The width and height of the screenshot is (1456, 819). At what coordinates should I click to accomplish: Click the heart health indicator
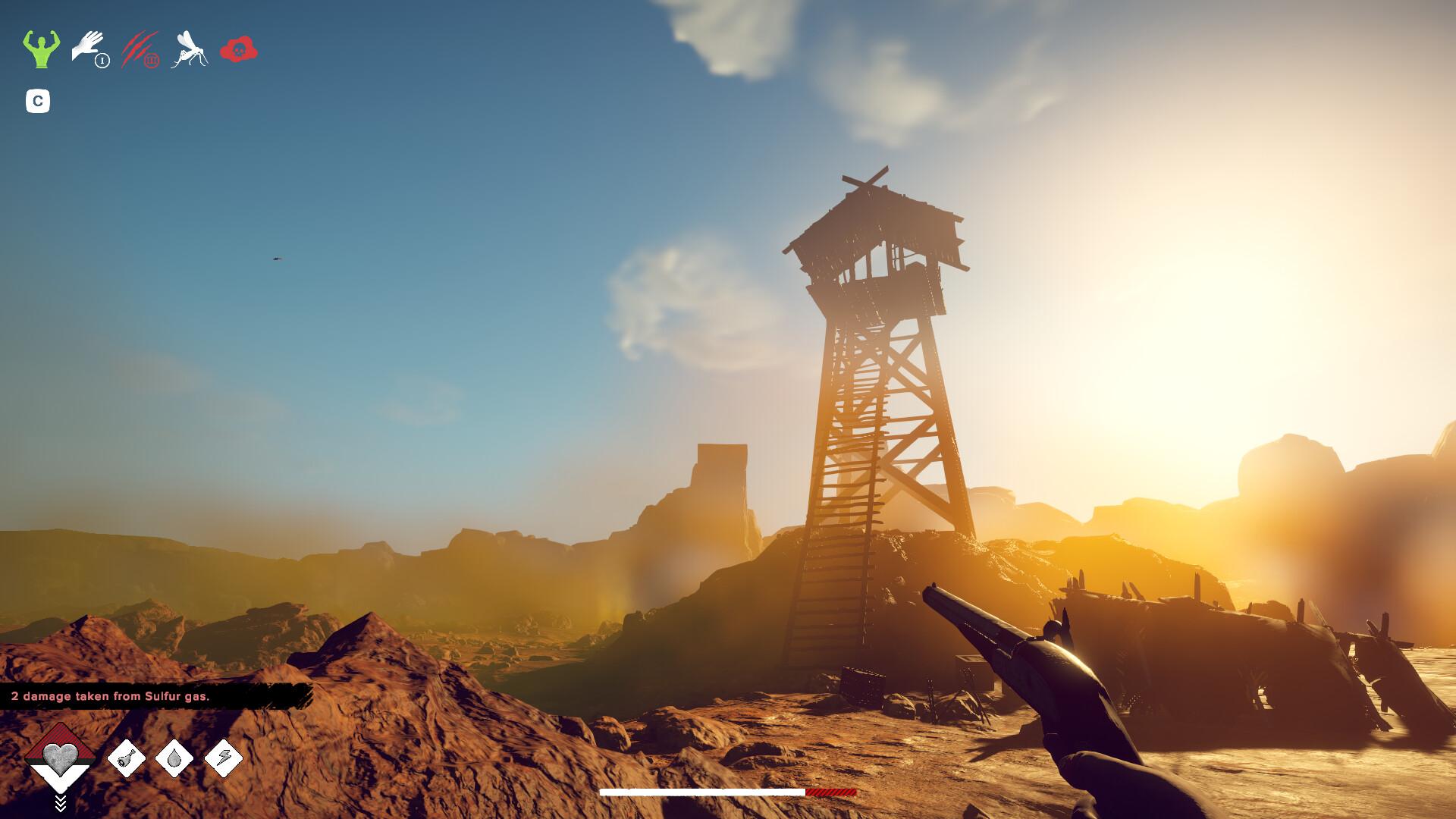[x=60, y=758]
